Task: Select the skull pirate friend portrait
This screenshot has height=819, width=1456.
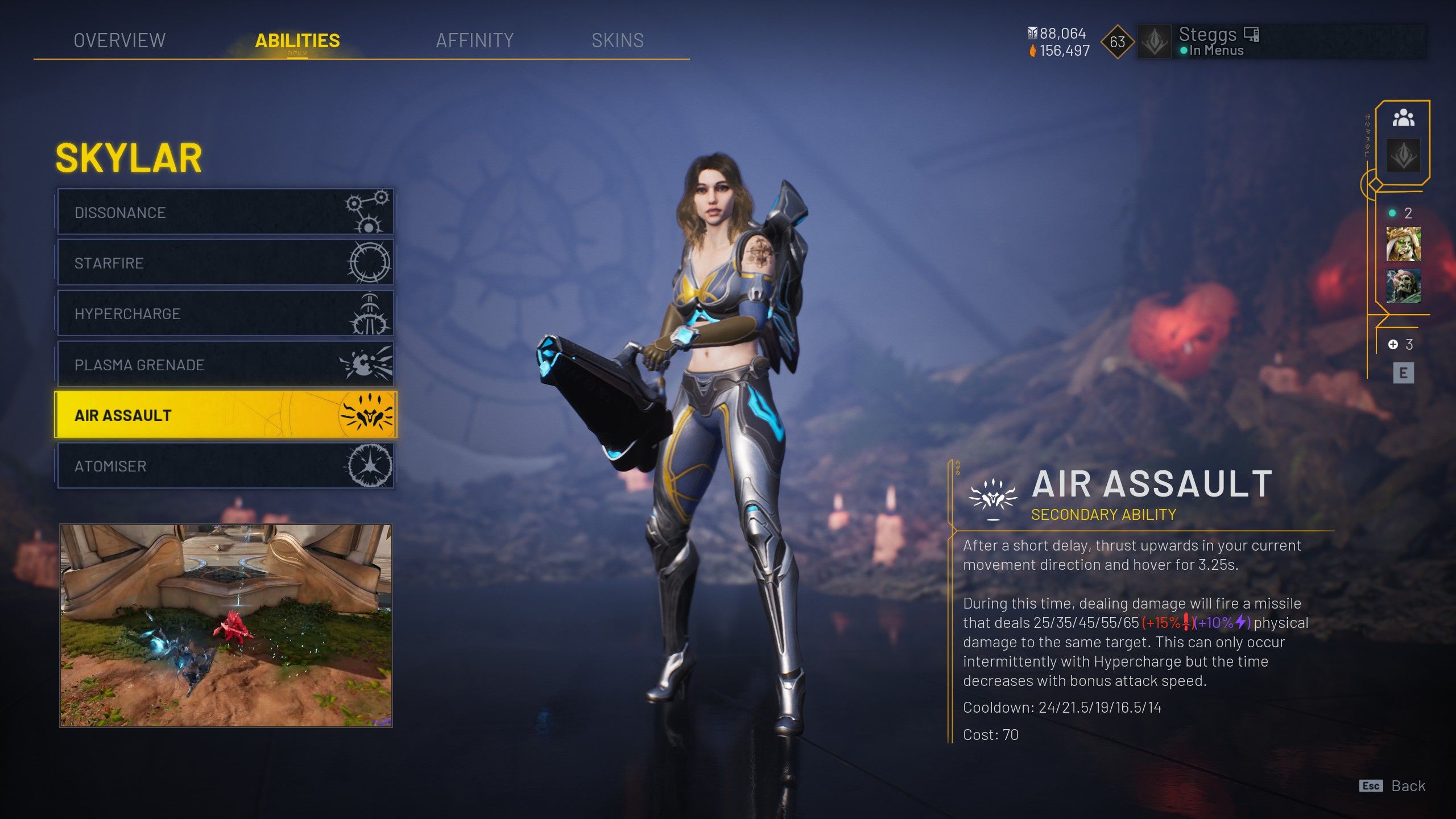Action: click(x=1403, y=286)
